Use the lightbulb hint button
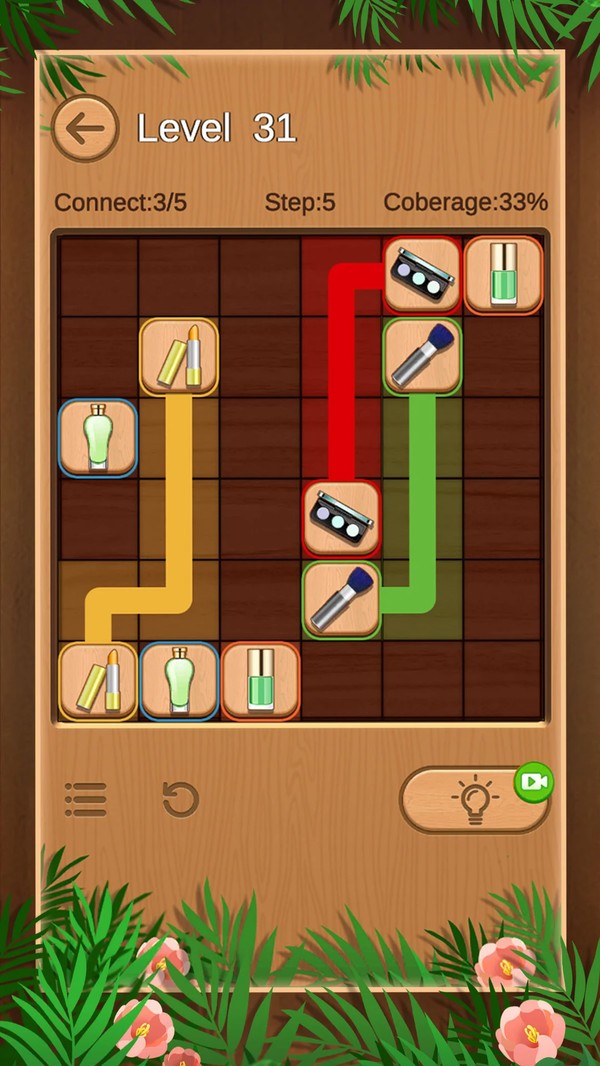600x1066 pixels. point(473,801)
